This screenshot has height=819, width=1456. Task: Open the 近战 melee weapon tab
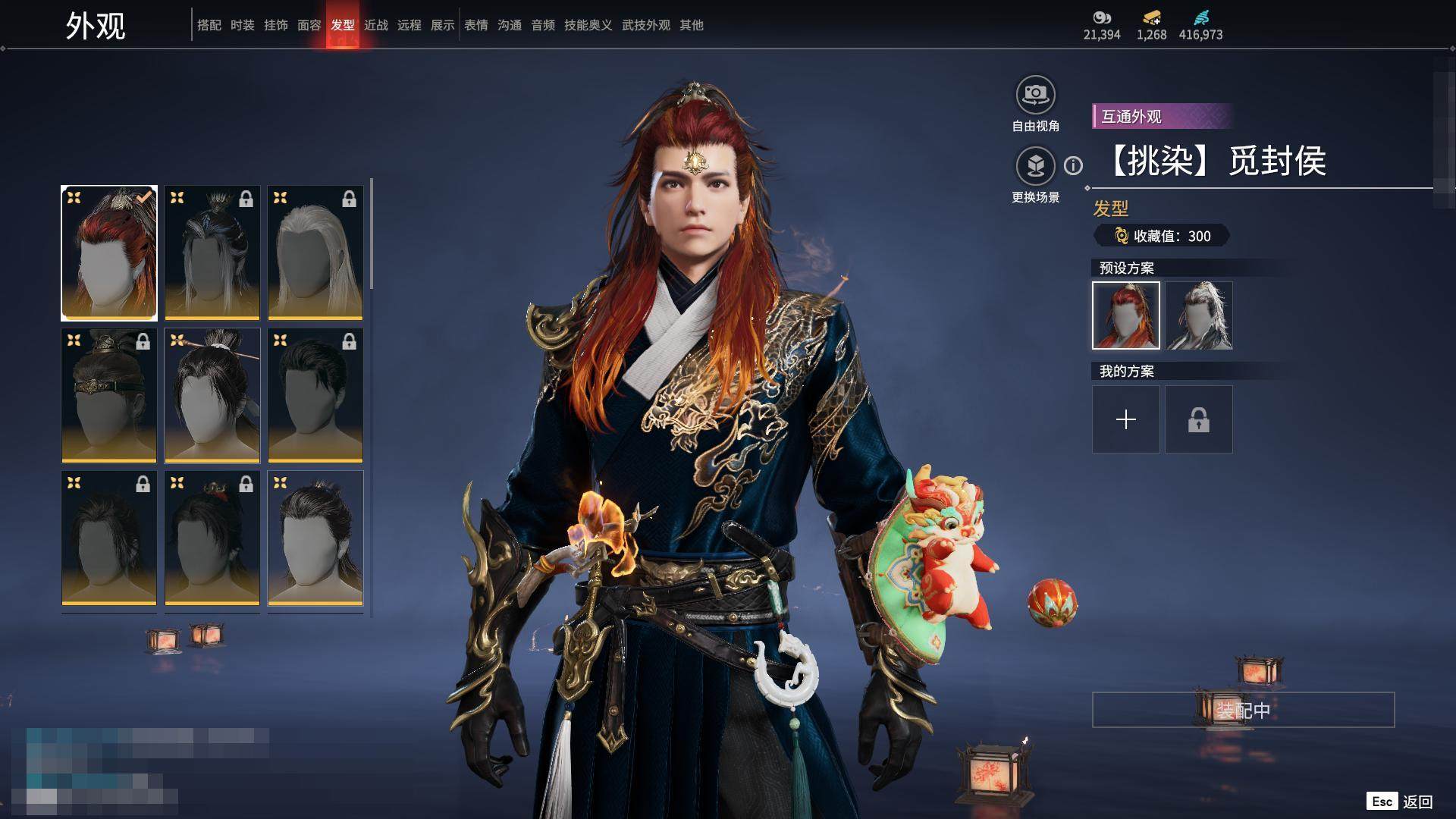coord(375,25)
